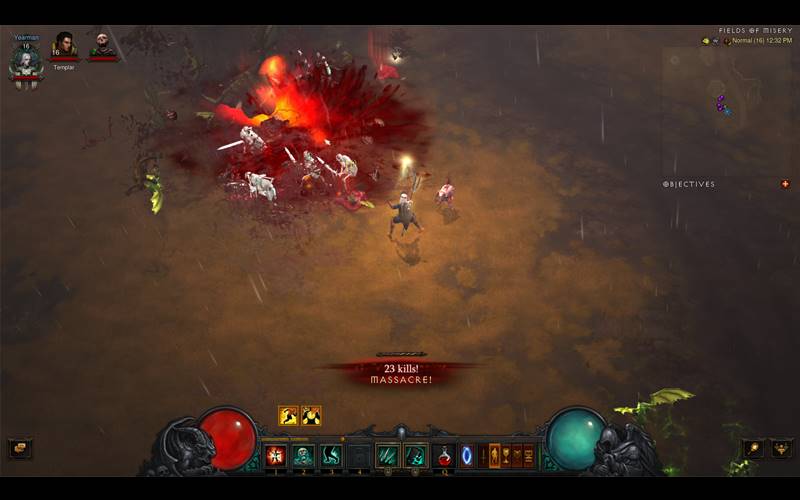Use the second teal skull skill
The image size is (800, 500).
[303, 456]
